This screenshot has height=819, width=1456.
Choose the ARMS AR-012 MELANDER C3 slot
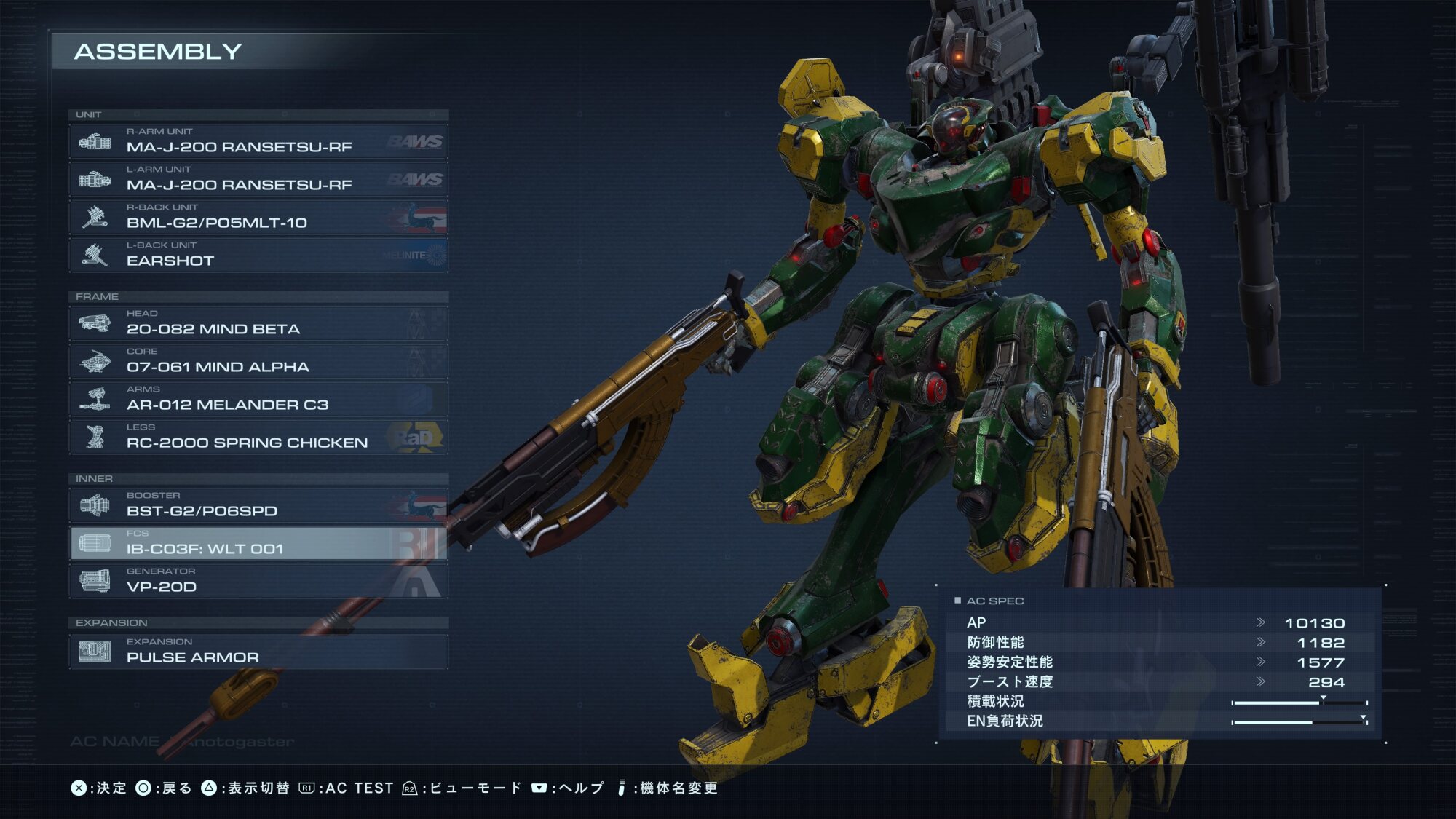click(x=258, y=399)
